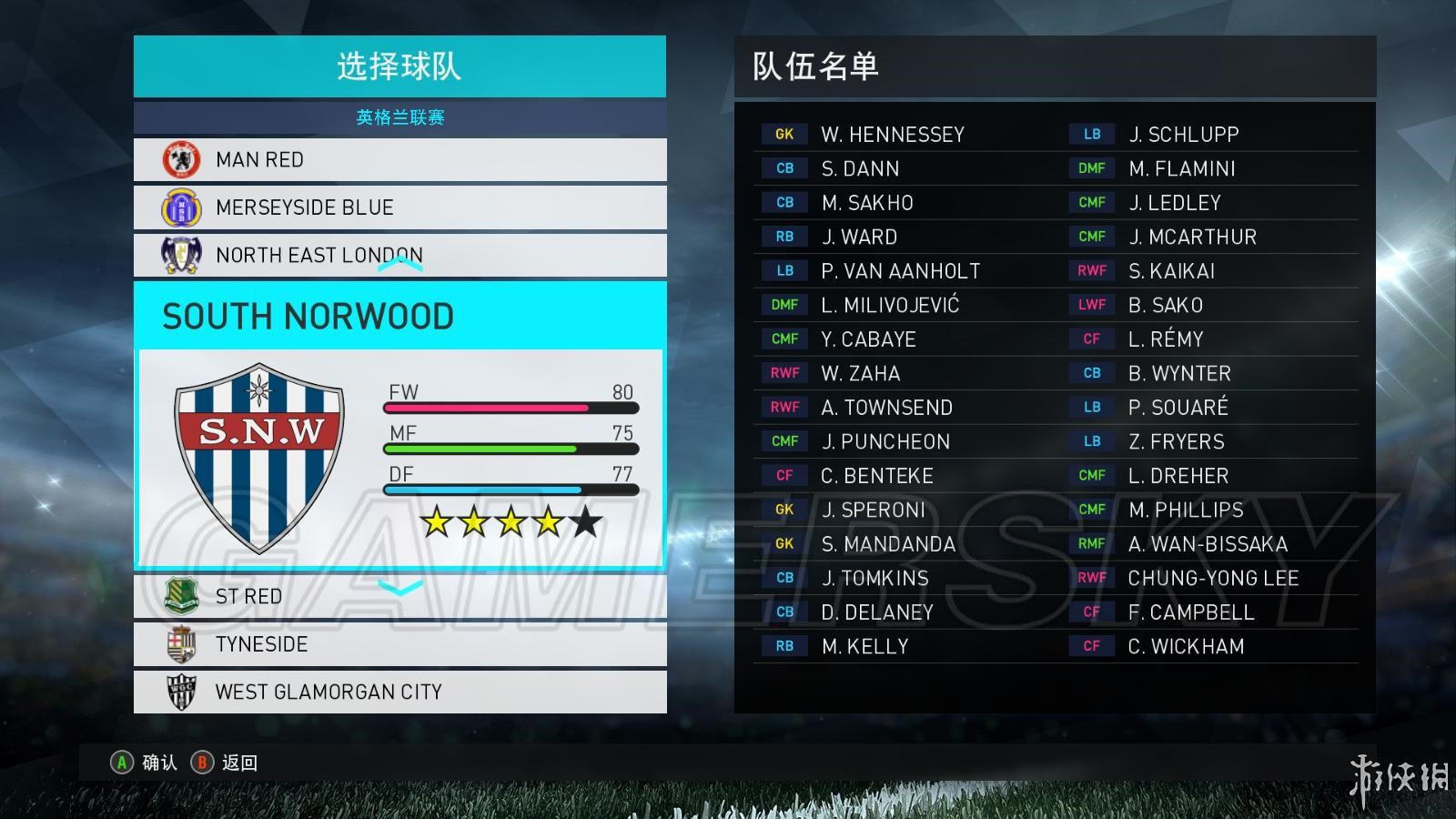The width and height of the screenshot is (1456, 819).
Task: Click the 选择球队 header
Action: pyautogui.click(x=399, y=66)
